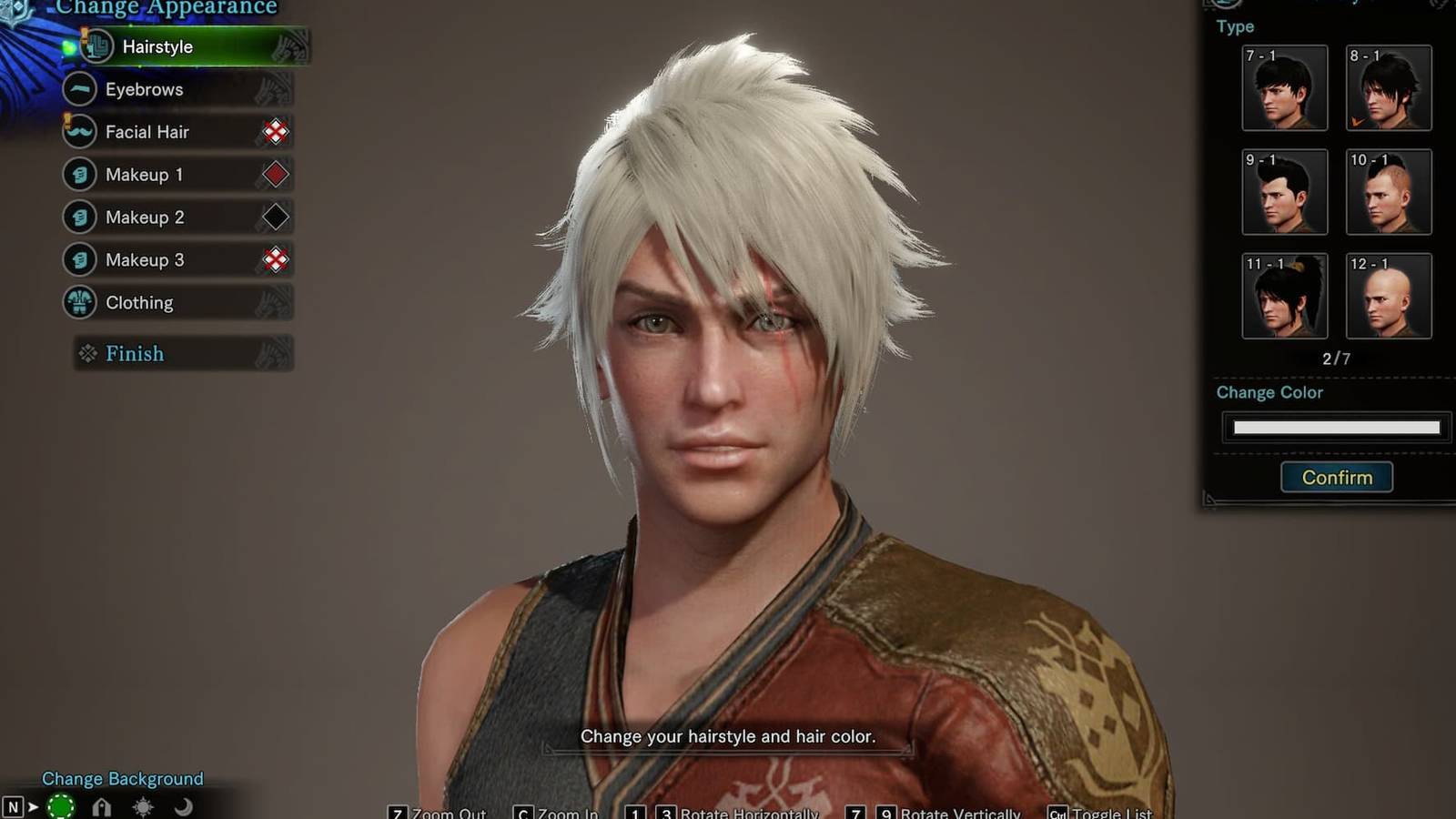
Task: Toggle the green background color indicator
Action: pos(63,806)
